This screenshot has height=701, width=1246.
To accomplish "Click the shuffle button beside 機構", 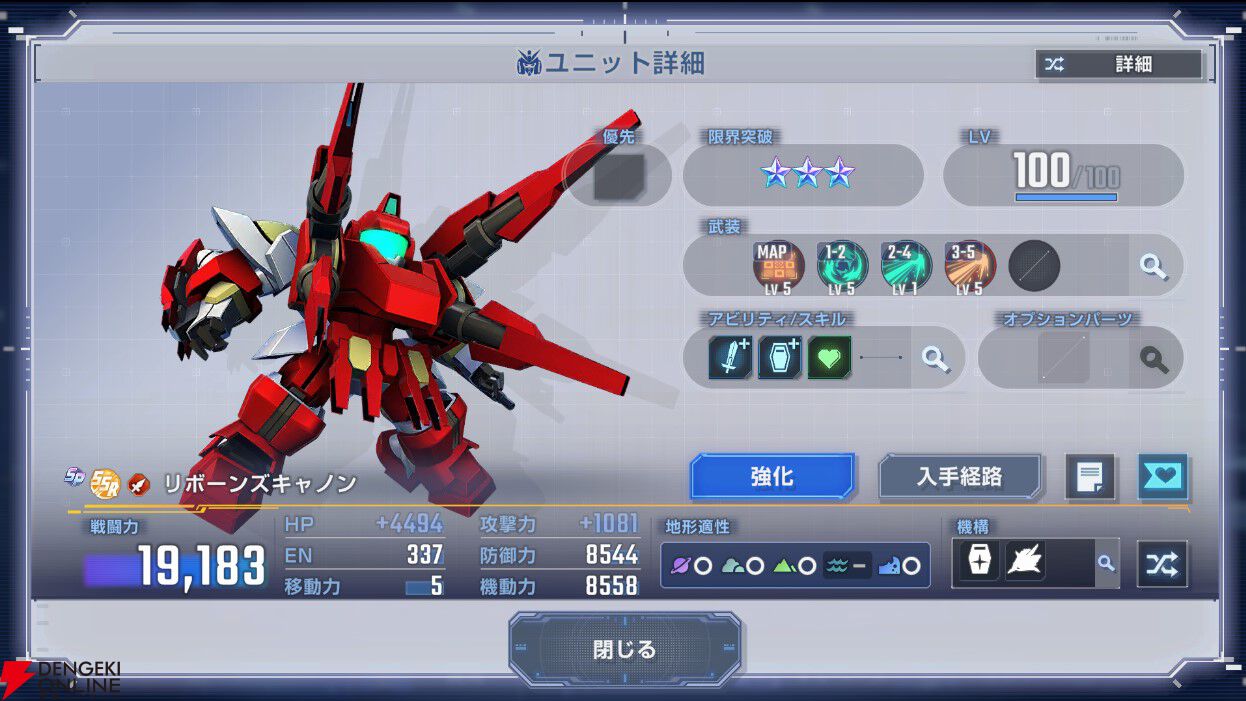I will 1162,564.
